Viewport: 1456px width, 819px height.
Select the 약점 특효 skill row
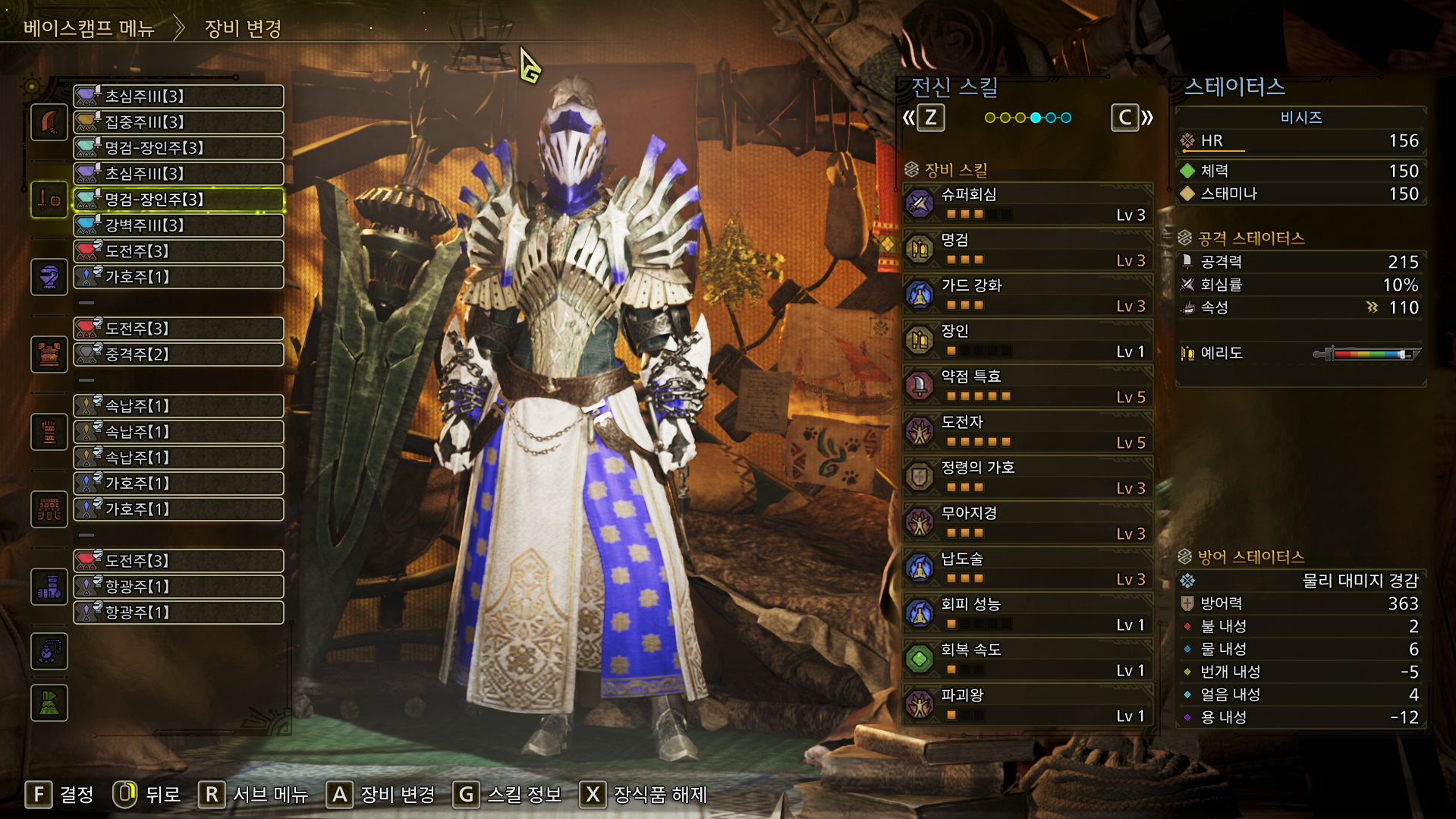pyautogui.click(x=1027, y=386)
